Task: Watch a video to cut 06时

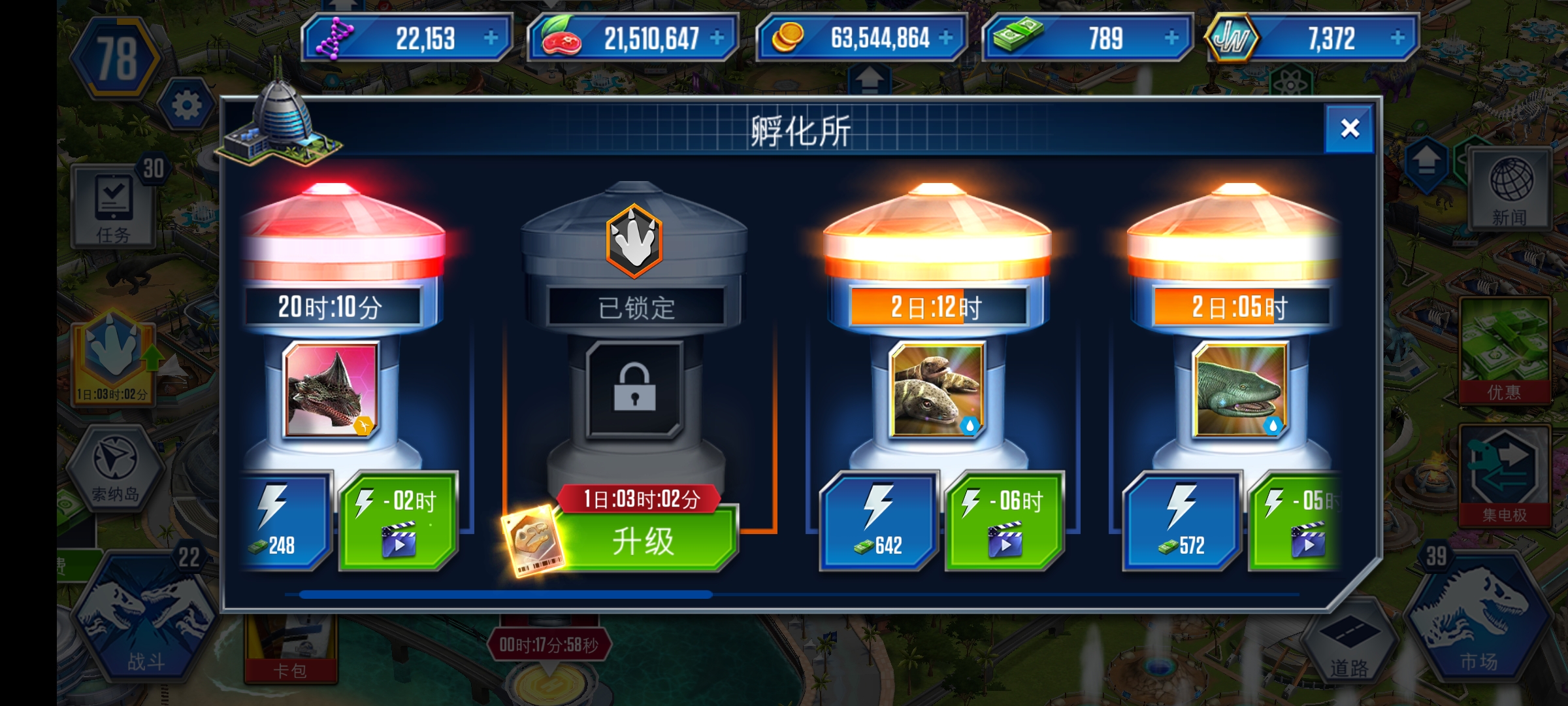Action: tap(1004, 521)
